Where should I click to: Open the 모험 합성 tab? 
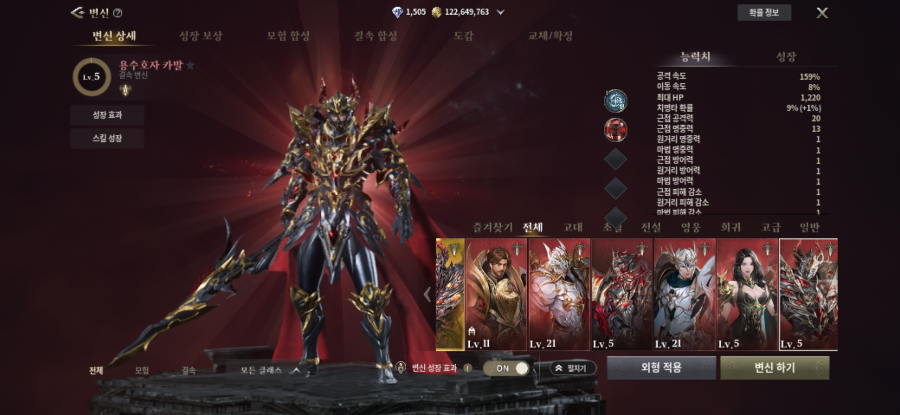287,37
